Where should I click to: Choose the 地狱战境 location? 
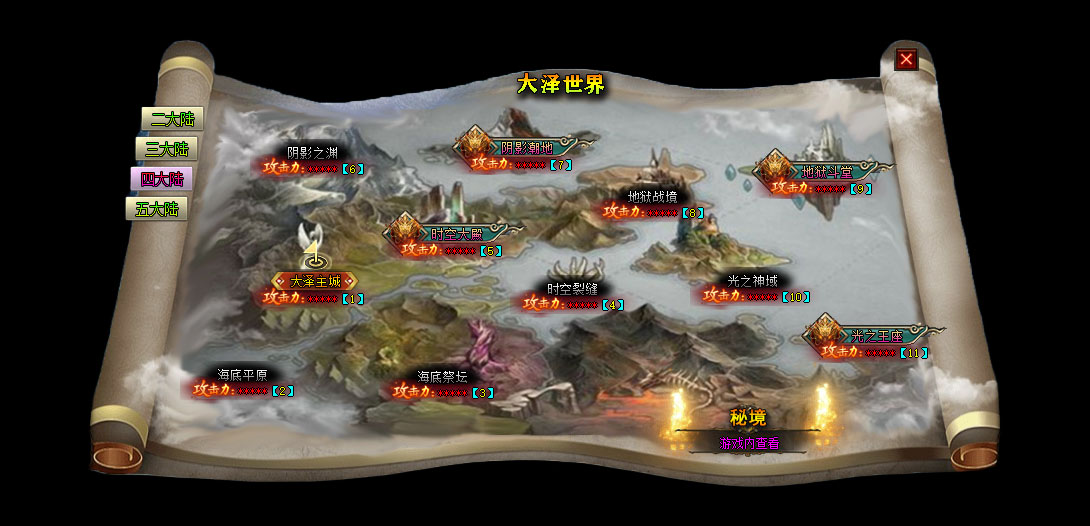coord(652,197)
